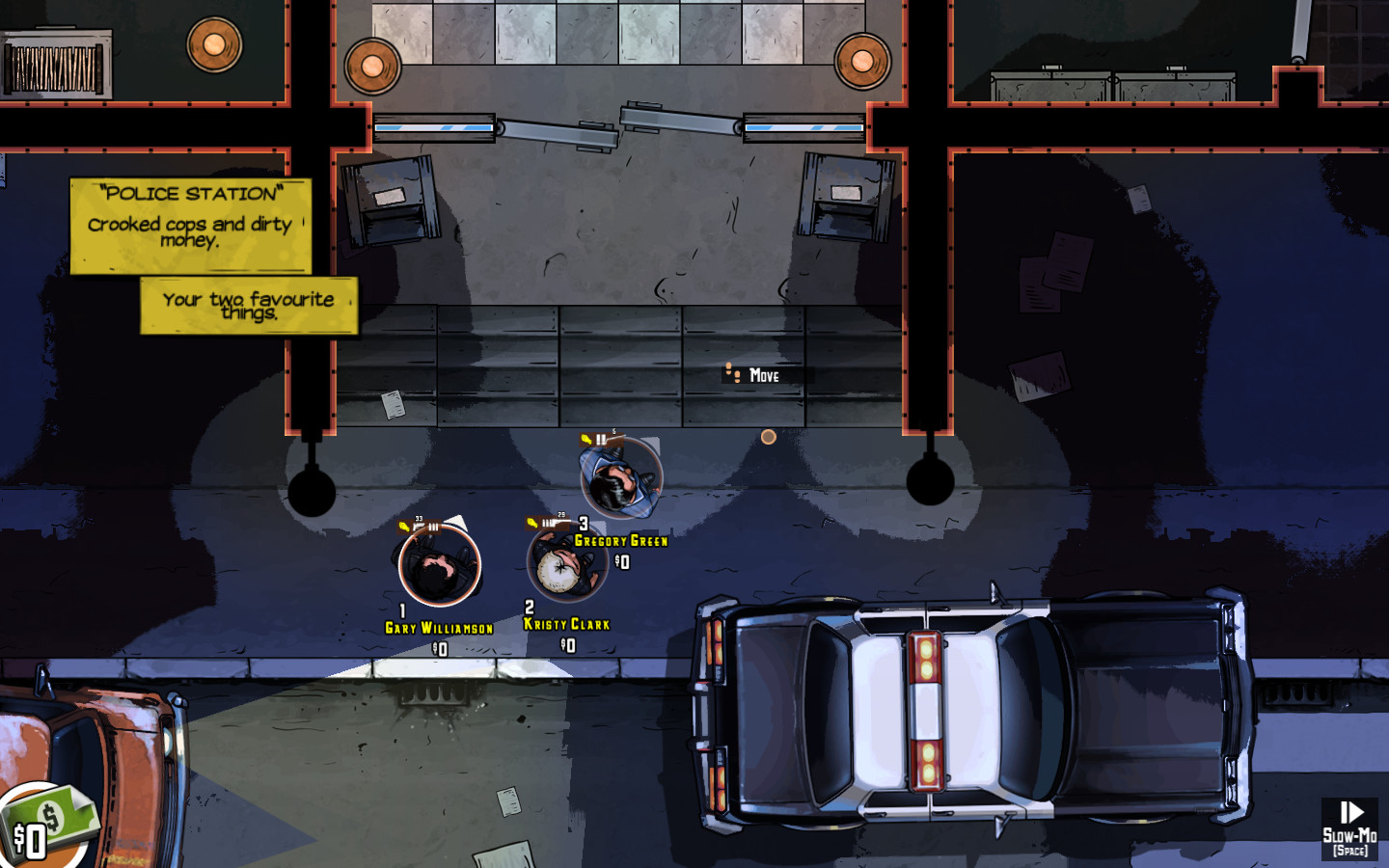Click Gary Williamson's ammo clip icon
The width and height of the screenshot is (1389, 868).
point(432,528)
